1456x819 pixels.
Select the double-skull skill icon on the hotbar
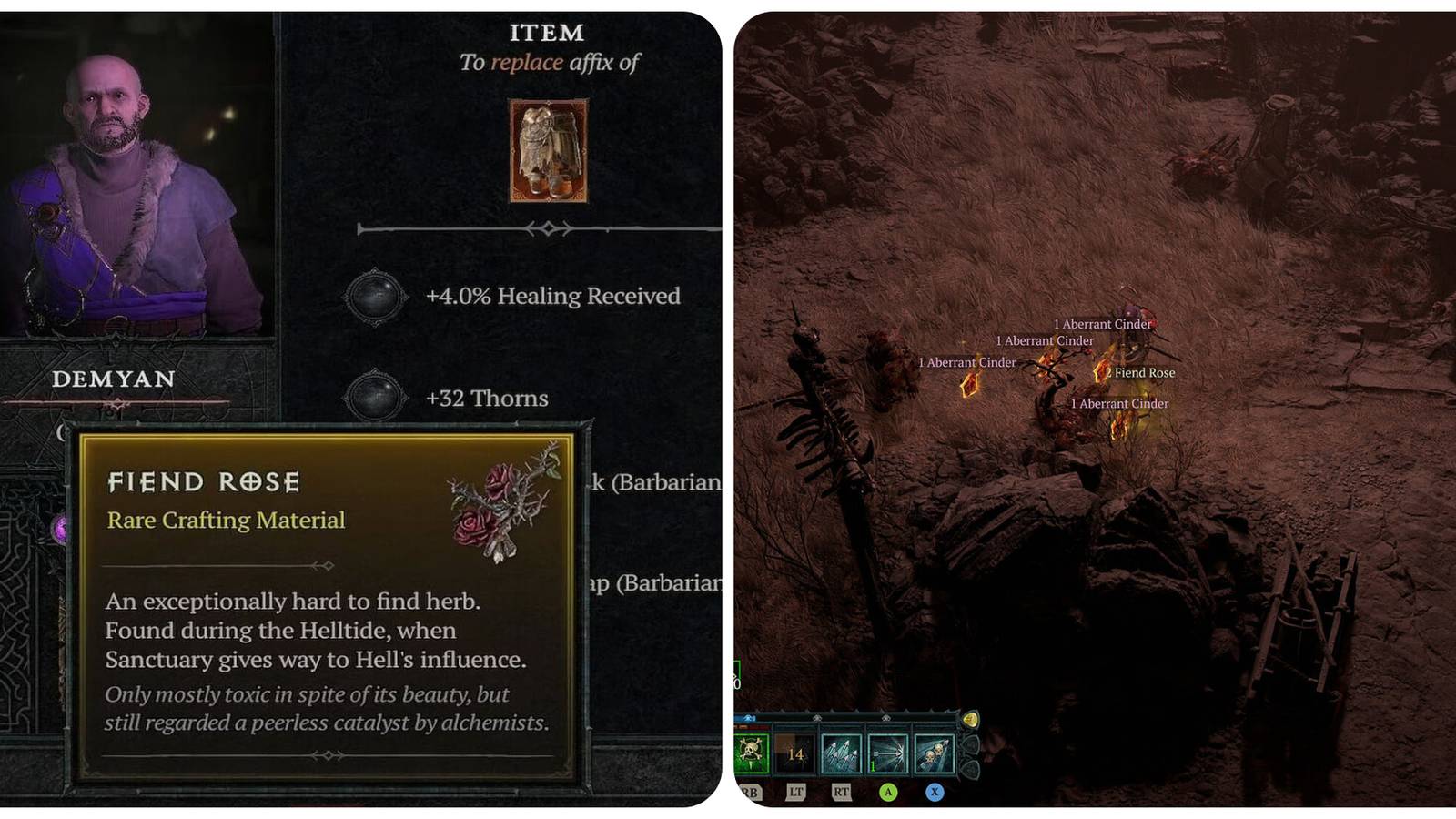click(x=935, y=753)
